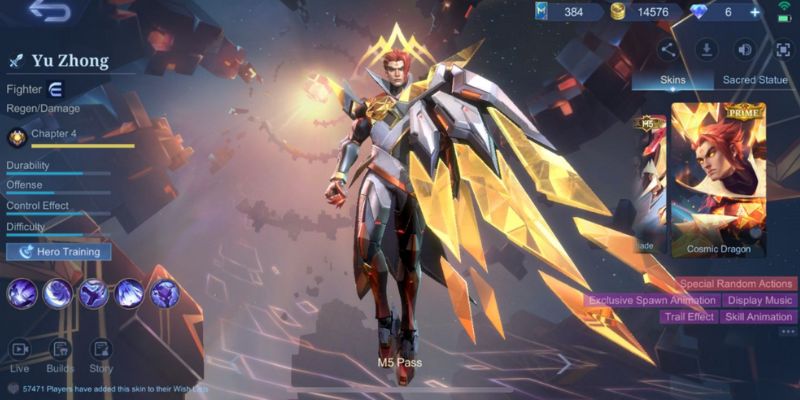Open the Live section

(20, 355)
